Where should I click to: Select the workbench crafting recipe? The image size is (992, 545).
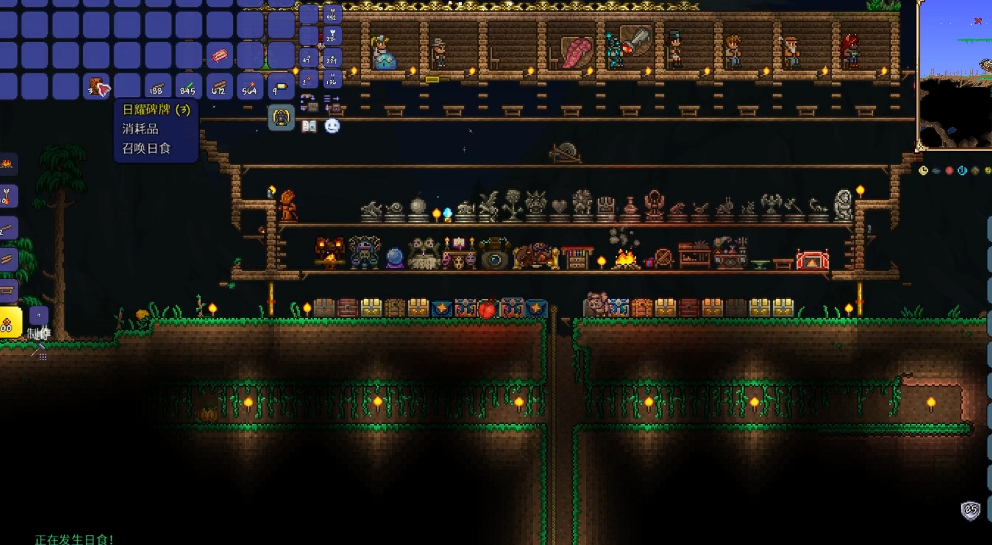click(8, 292)
